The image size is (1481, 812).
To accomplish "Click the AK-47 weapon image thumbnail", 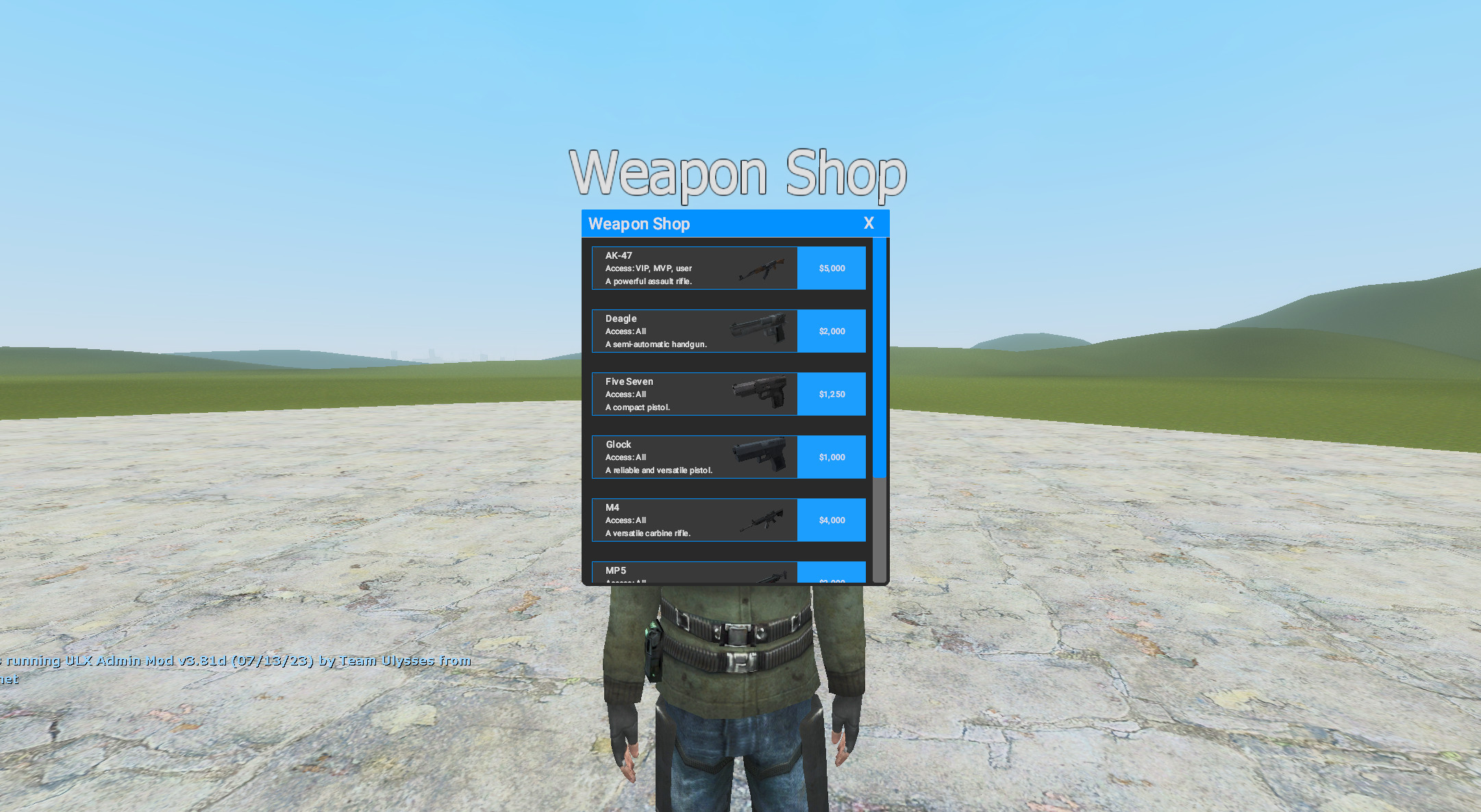I will 762,269.
